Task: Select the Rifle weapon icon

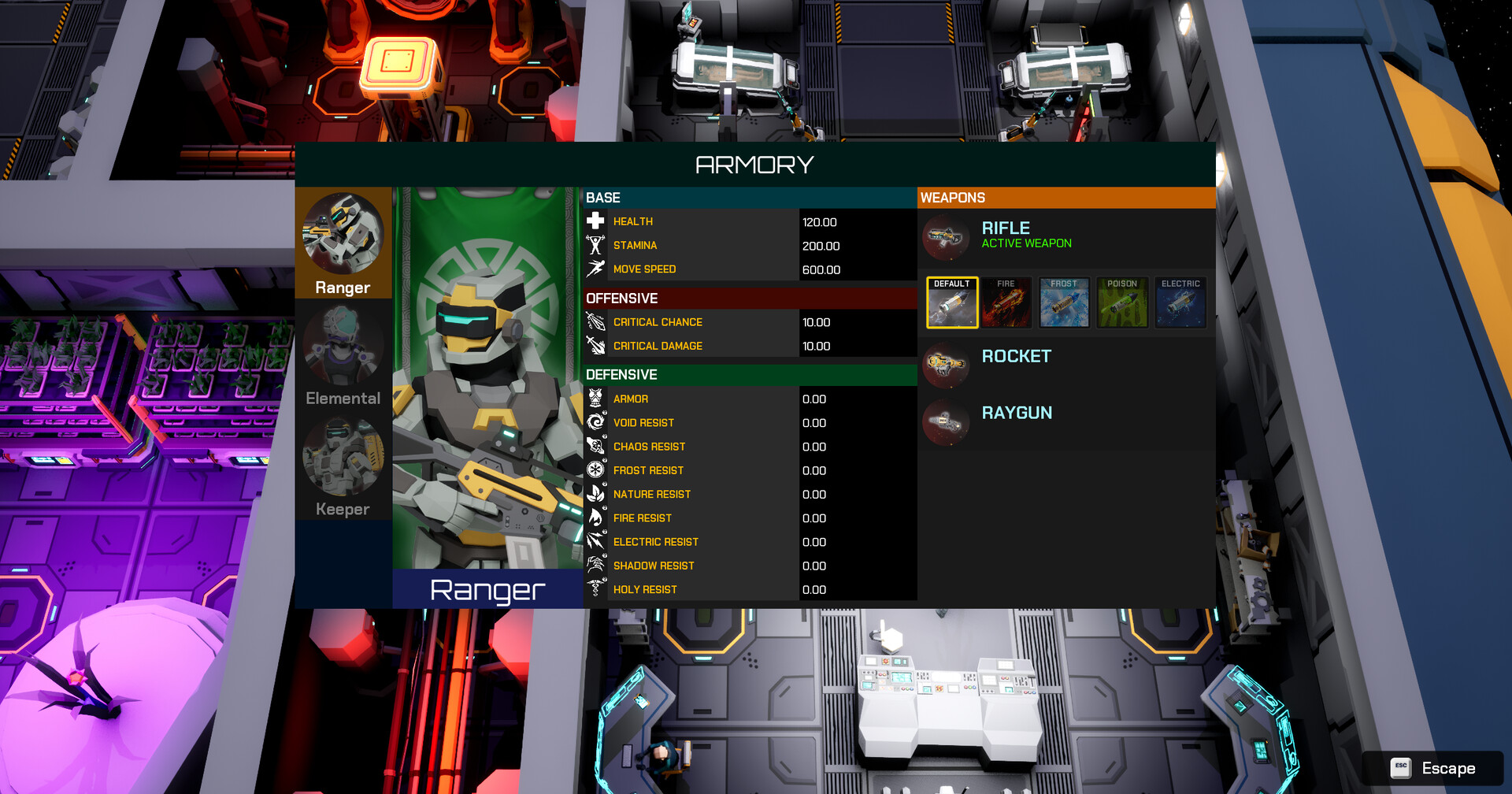Action: click(946, 238)
